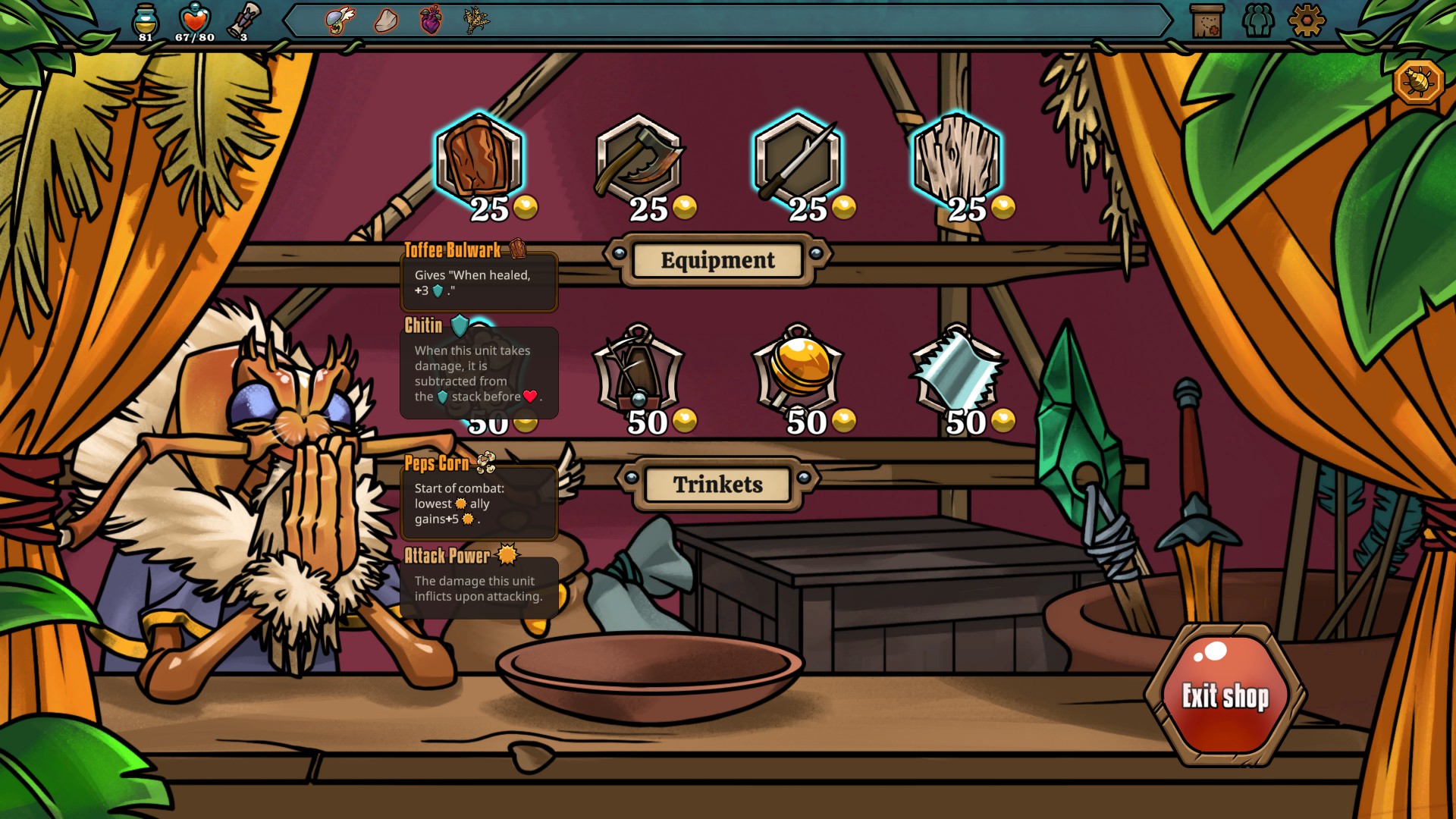This screenshot has height=819, width=1456.
Task: Show the party members panel
Action: (1258, 20)
